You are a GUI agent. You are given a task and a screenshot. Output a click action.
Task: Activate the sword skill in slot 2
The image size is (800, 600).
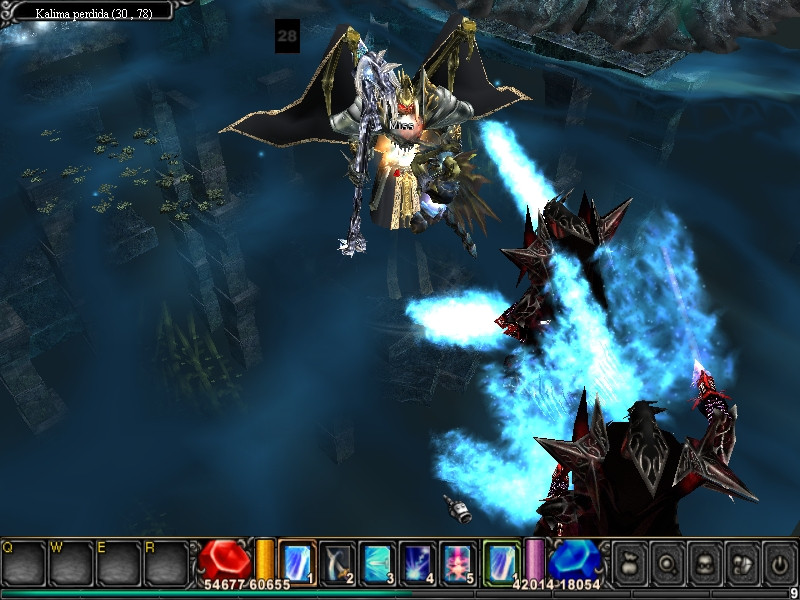pyautogui.click(x=337, y=562)
